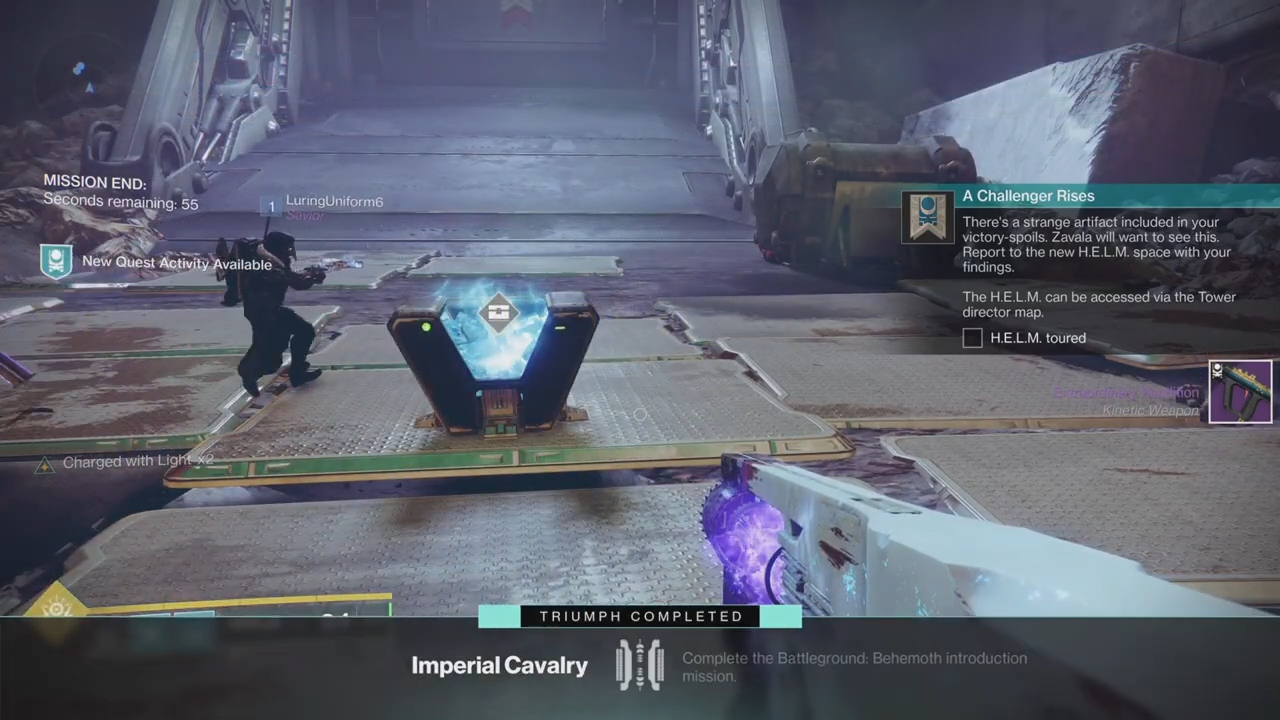This screenshot has height=720, width=1280.
Task: Click the Charged with Light buff icon
Action: 44,465
